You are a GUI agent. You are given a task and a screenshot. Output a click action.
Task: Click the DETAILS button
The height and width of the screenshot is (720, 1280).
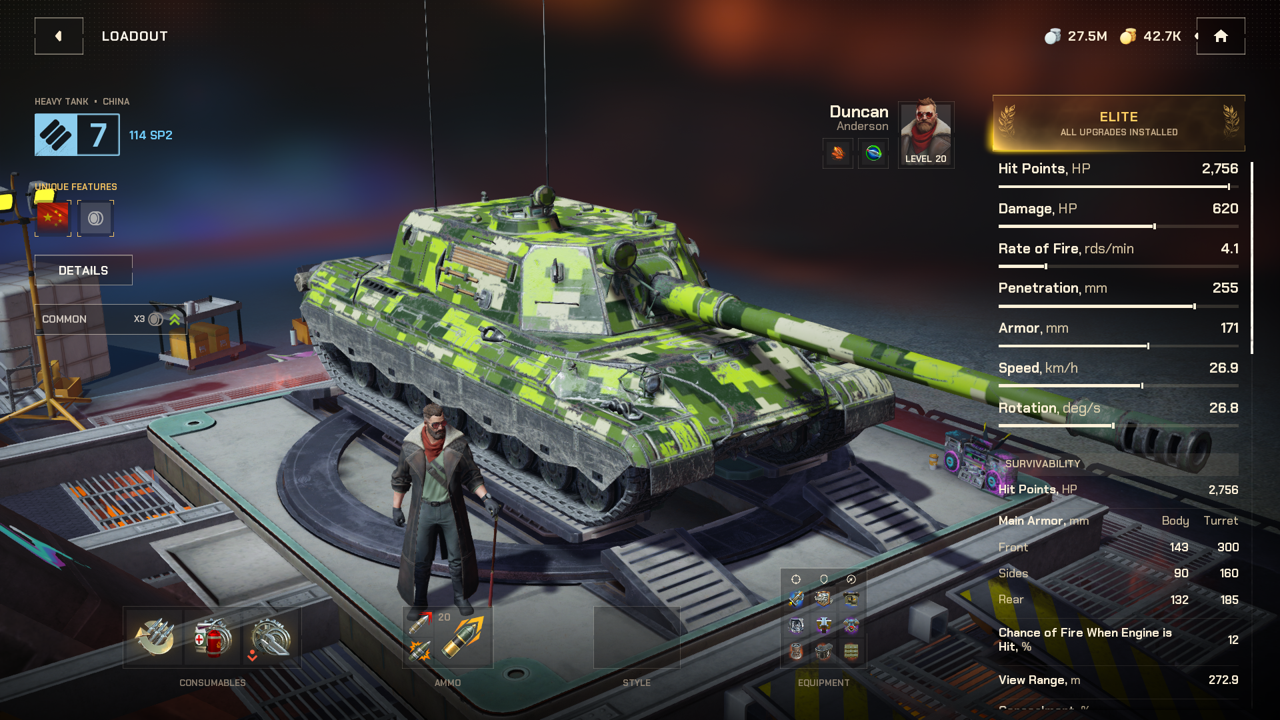(x=82, y=270)
